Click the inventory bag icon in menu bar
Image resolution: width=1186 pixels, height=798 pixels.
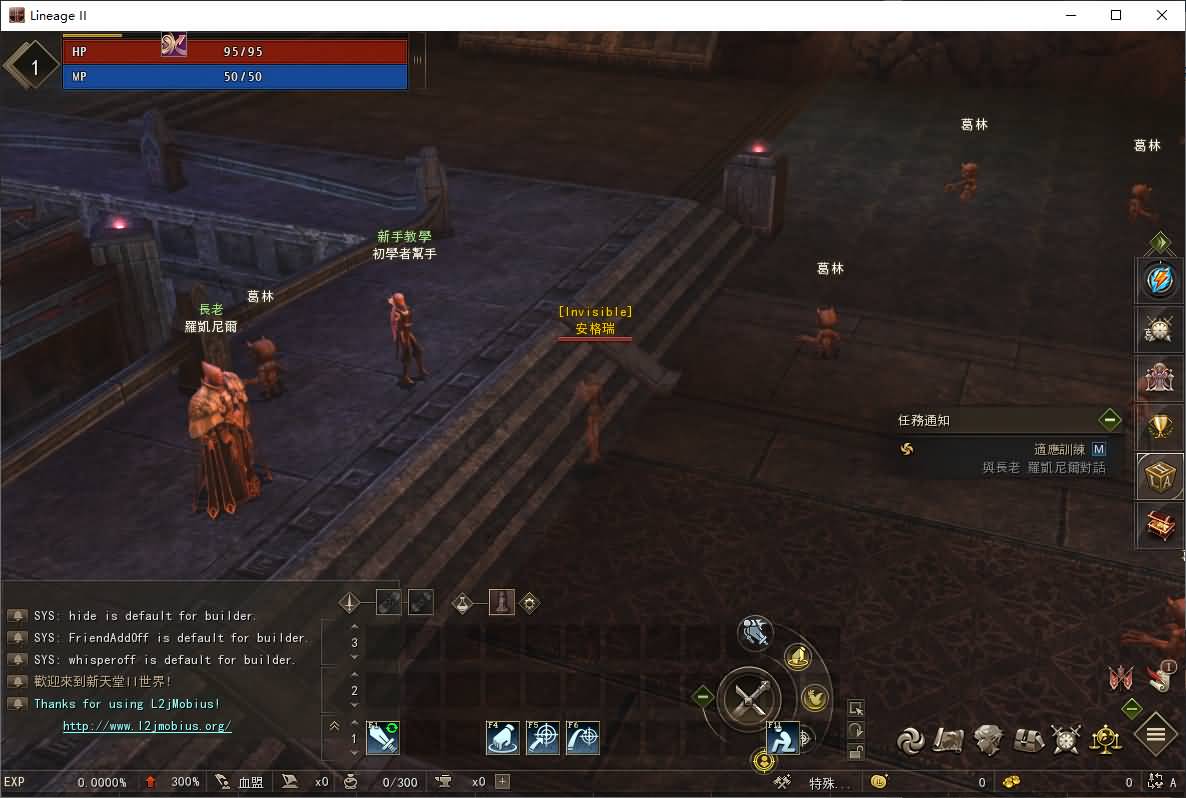click(1030, 740)
